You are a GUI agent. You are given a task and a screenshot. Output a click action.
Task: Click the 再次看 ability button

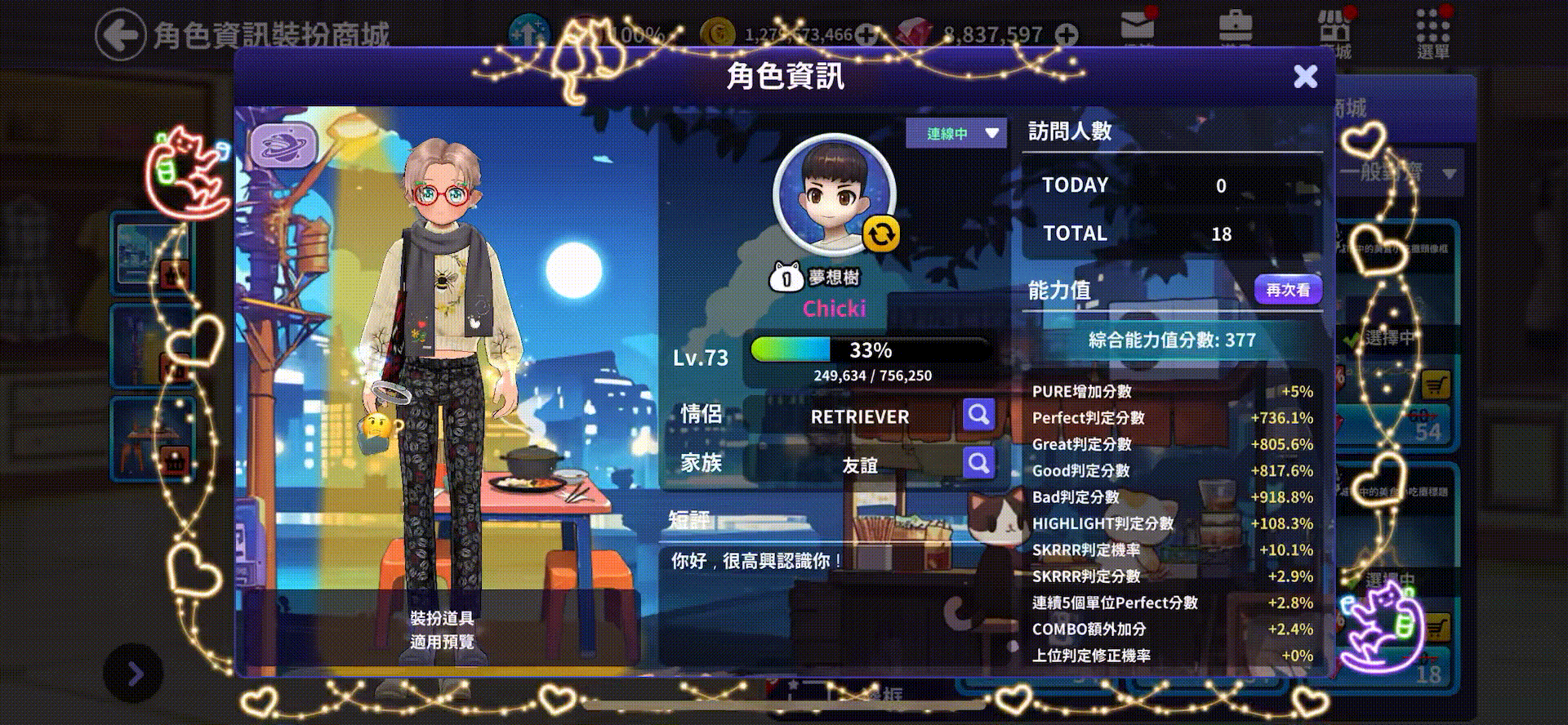tap(1287, 290)
